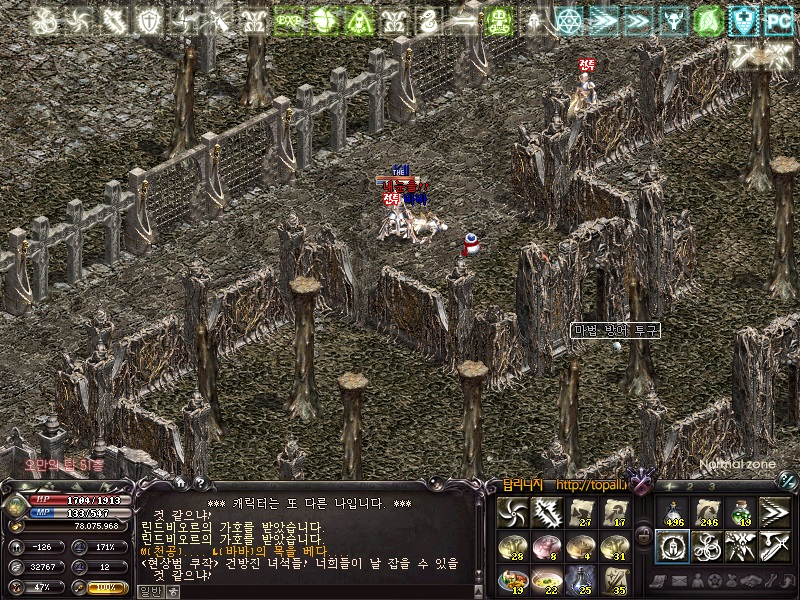Click the home button above the chat
This screenshot has width=800, height=600.
click(x=179, y=483)
